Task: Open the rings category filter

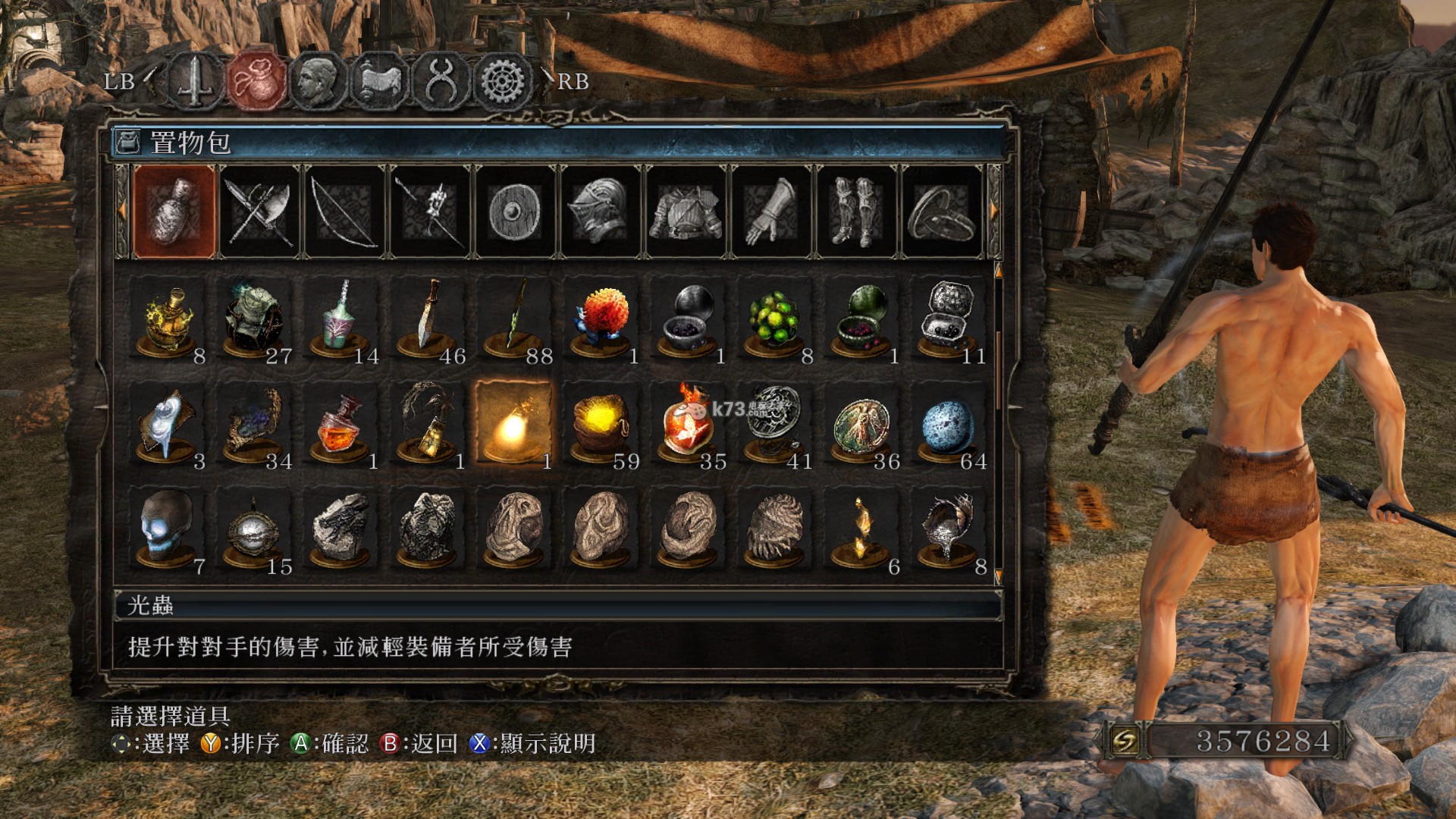Action: coord(941,212)
